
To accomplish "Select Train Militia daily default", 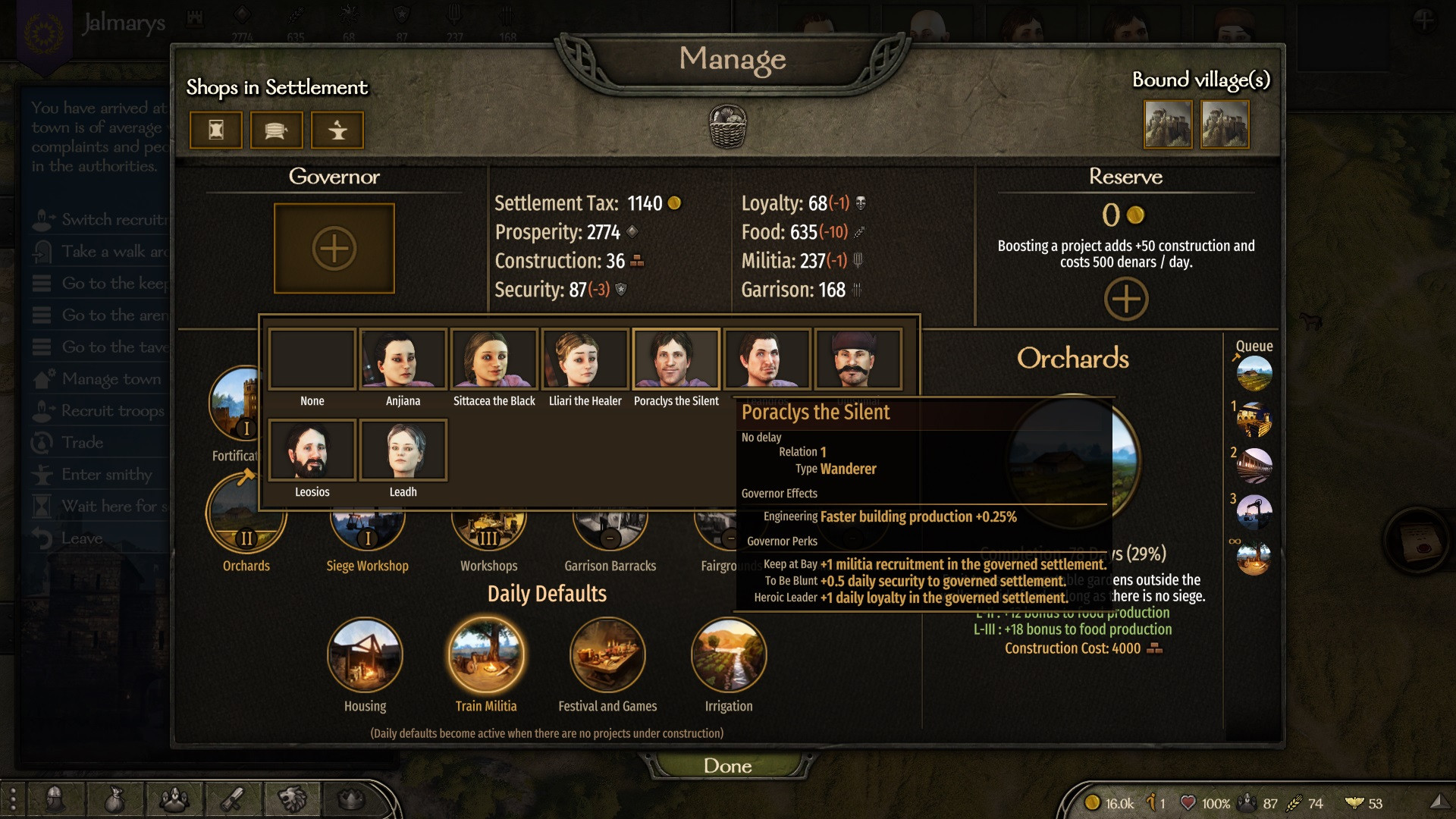I will tap(486, 655).
